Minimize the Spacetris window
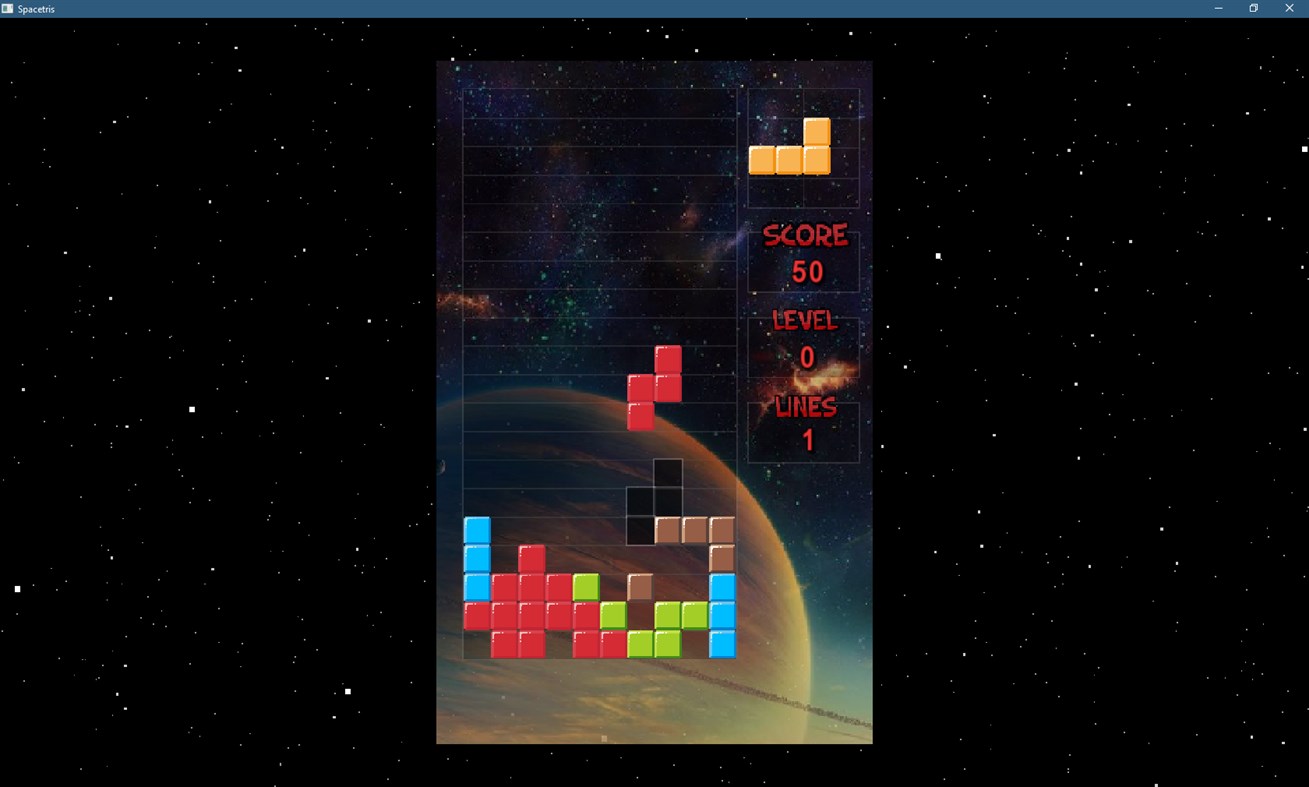The image size is (1309, 787). [x=1217, y=8]
